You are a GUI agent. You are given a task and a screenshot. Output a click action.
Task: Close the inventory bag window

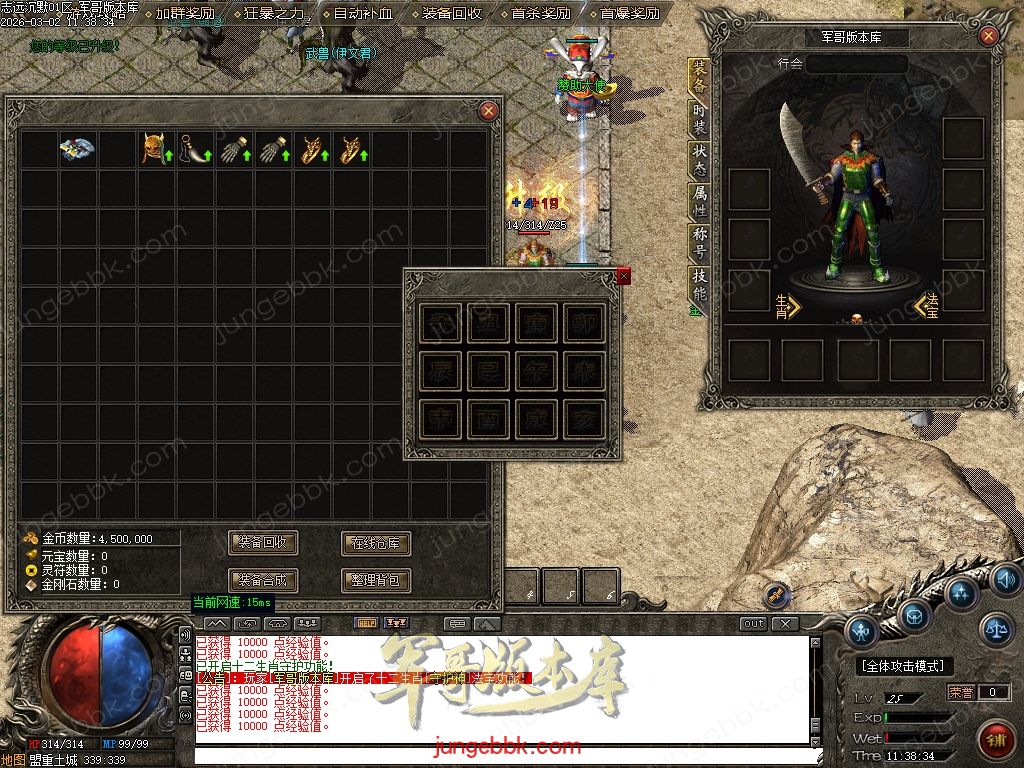[488, 110]
